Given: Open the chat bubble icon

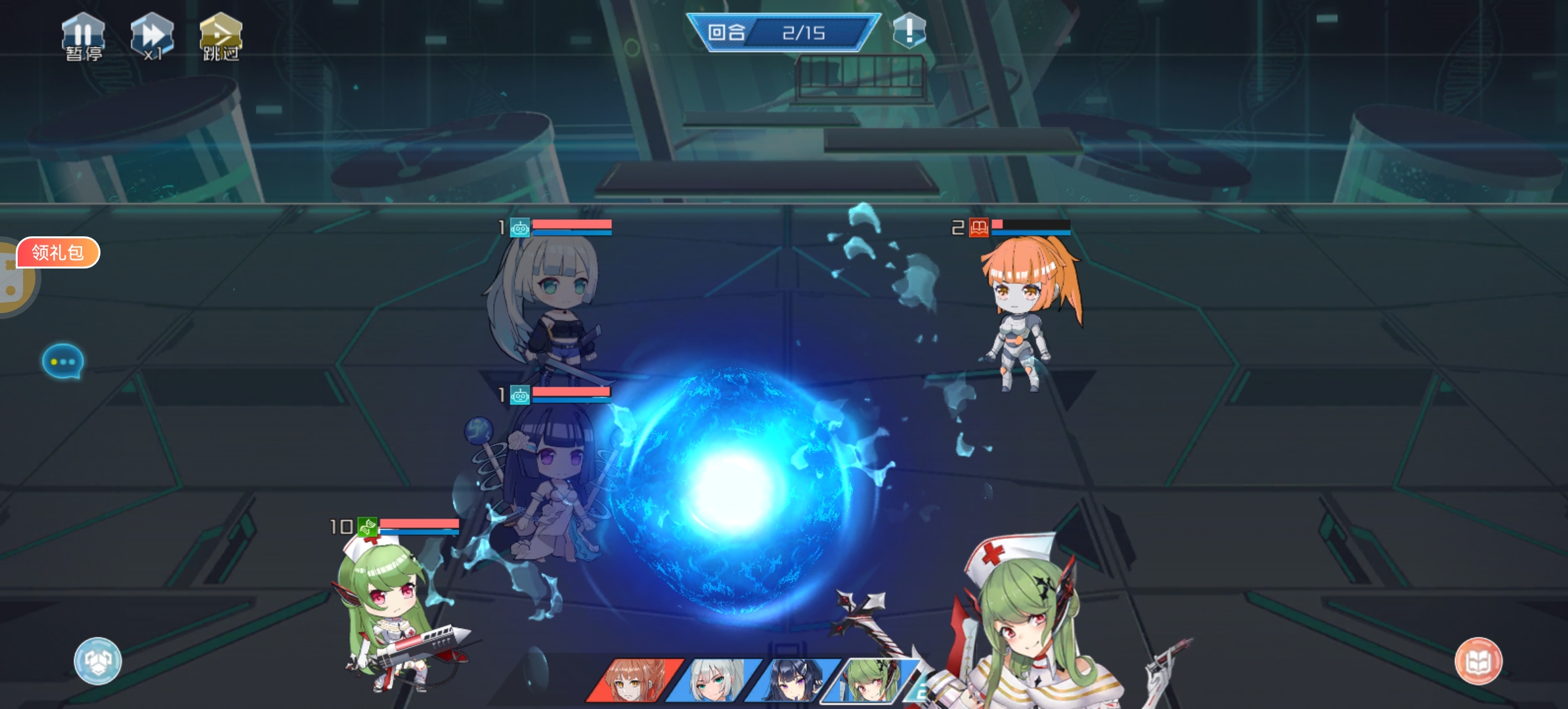Looking at the screenshot, I should (63, 361).
